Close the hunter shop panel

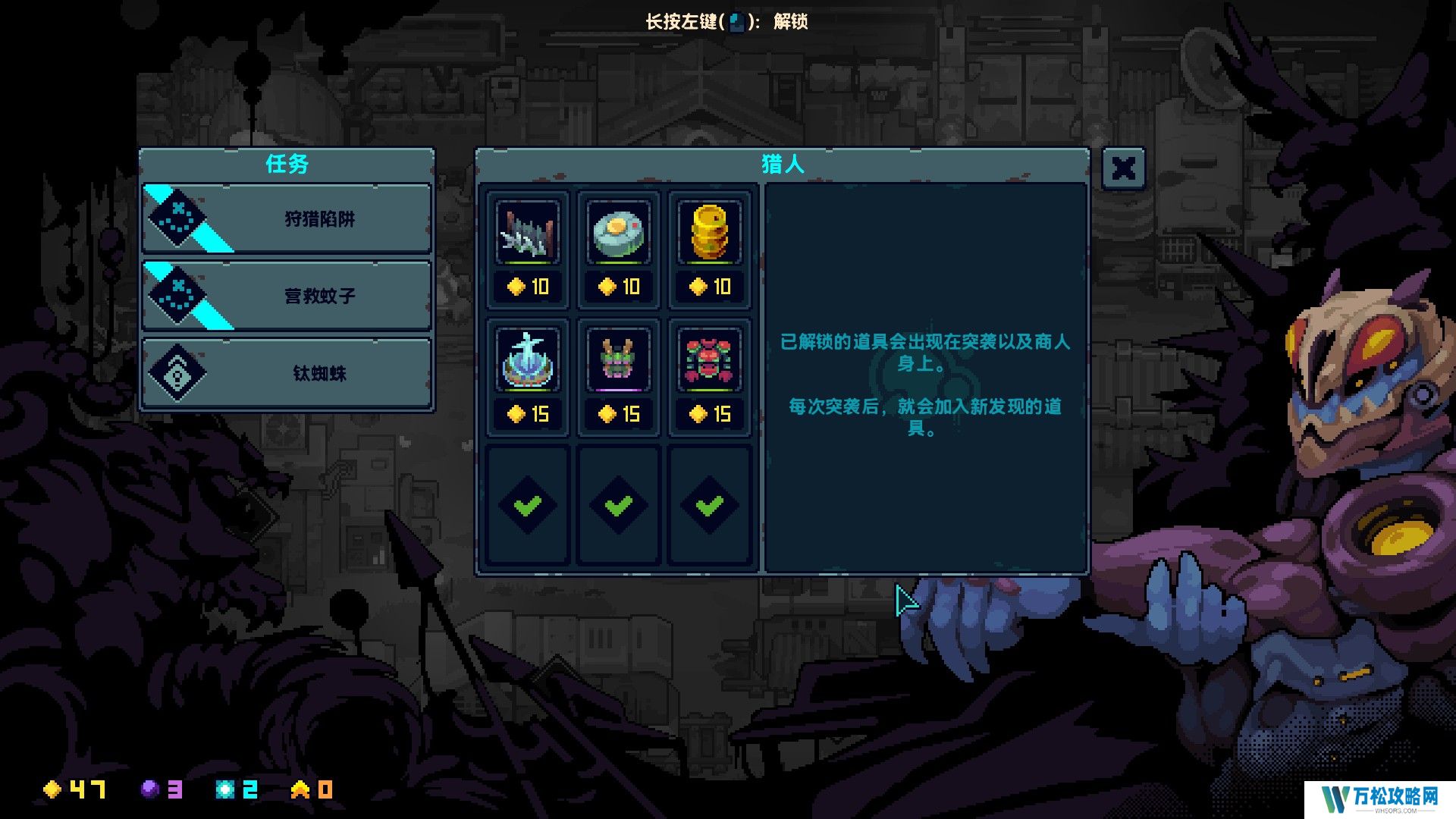[x=1123, y=168]
